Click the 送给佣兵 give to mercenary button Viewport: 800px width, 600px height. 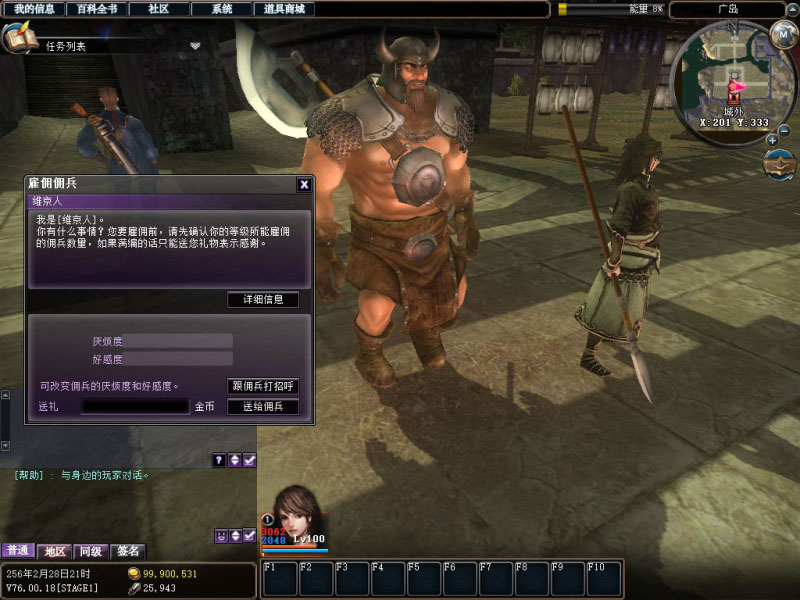pos(263,407)
